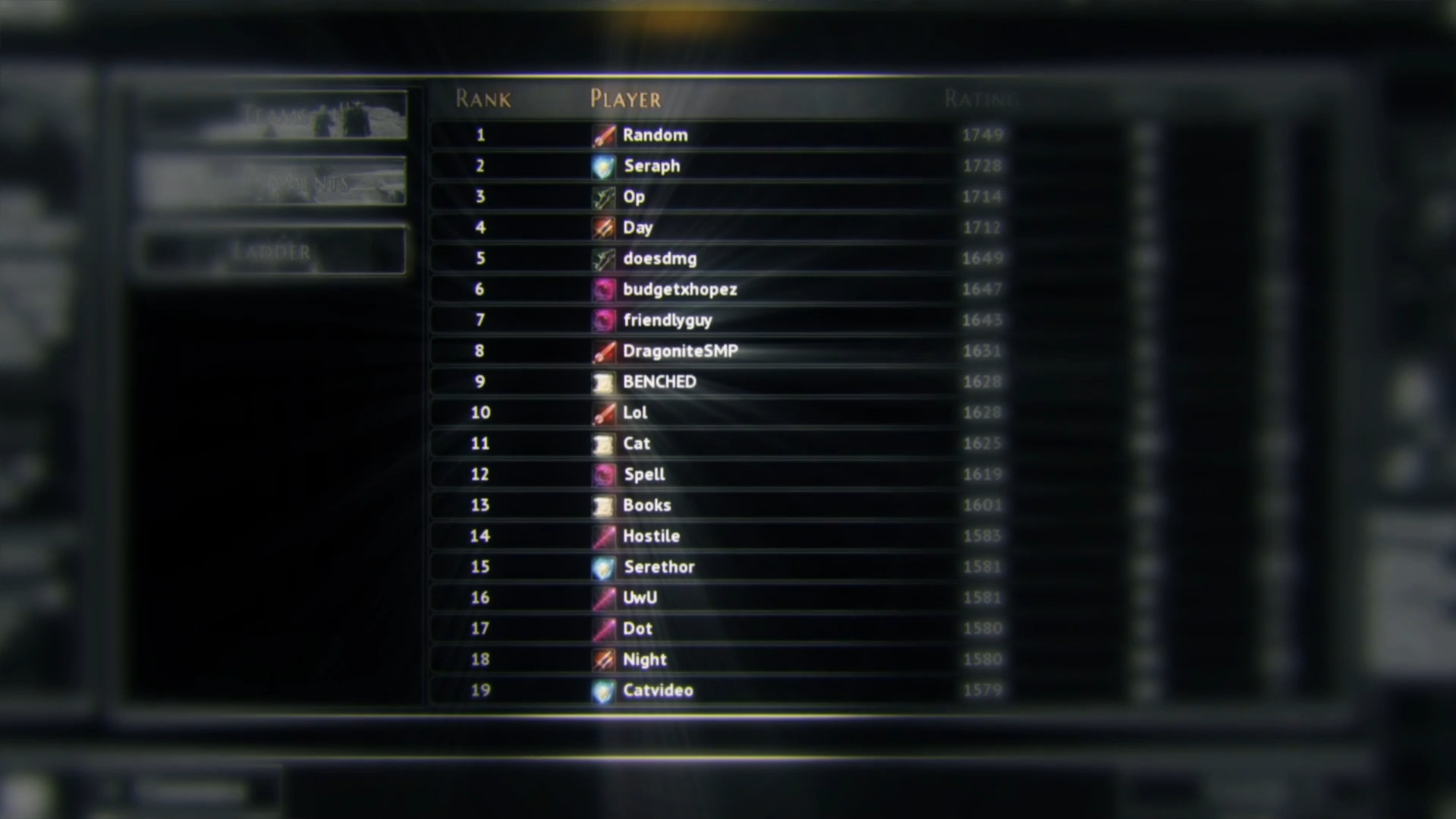Click Night's weapon class icon
The image size is (1456, 819).
pyautogui.click(x=602, y=660)
